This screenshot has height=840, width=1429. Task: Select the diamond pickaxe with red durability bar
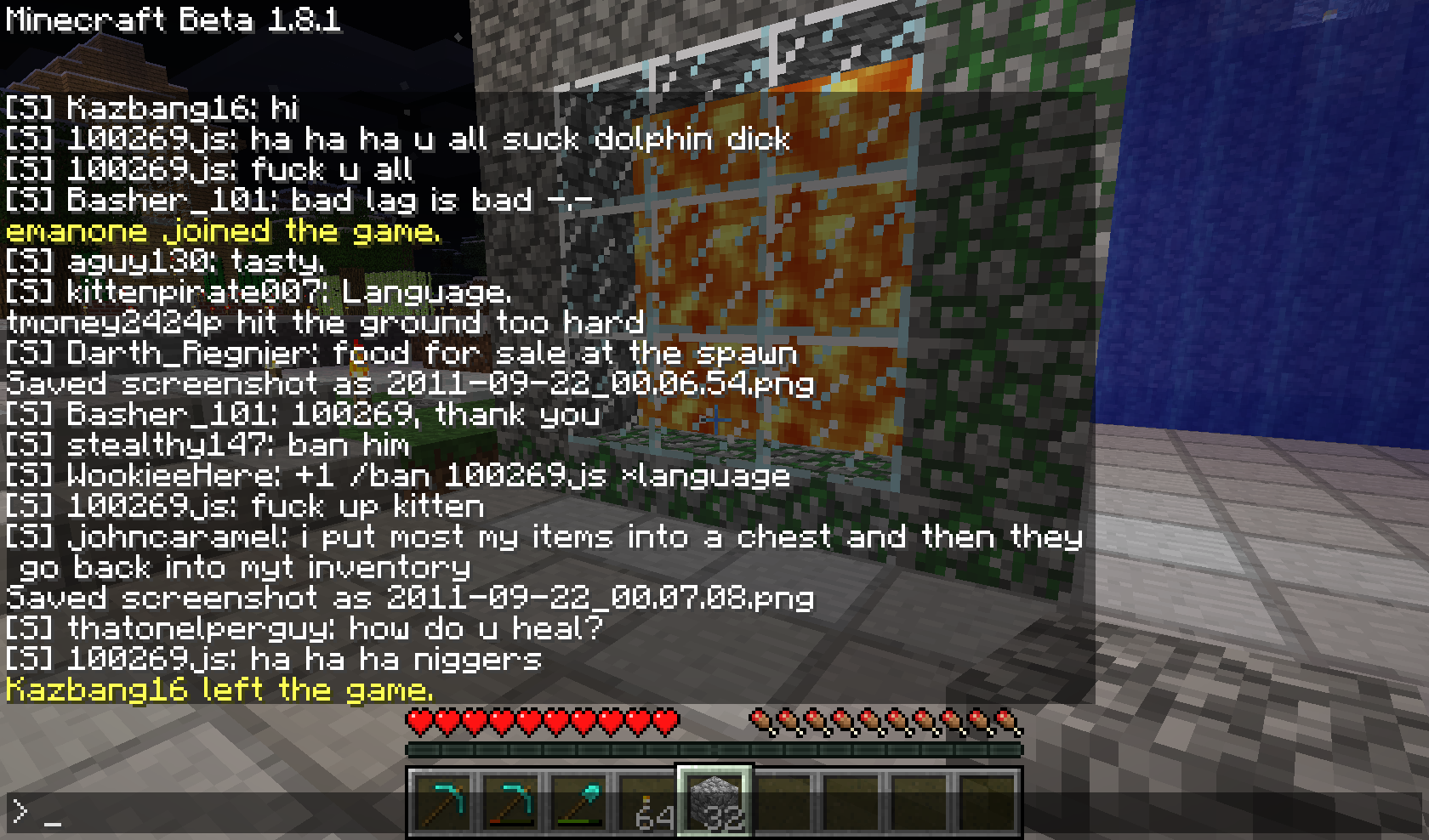[x=511, y=802]
